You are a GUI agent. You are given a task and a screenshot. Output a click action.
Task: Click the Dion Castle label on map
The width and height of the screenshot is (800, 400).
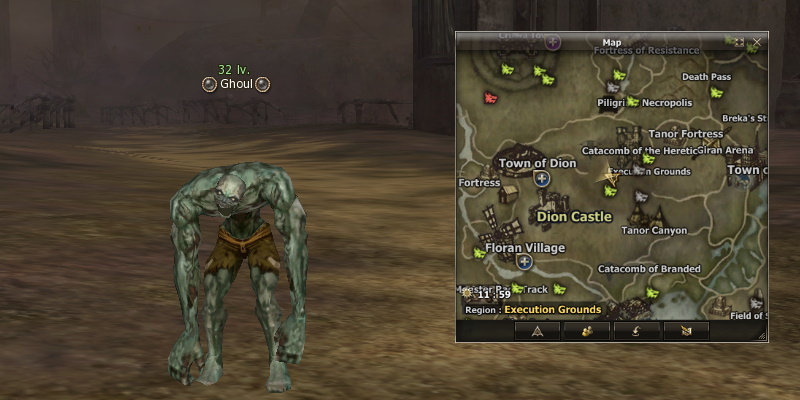pyautogui.click(x=573, y=216)
